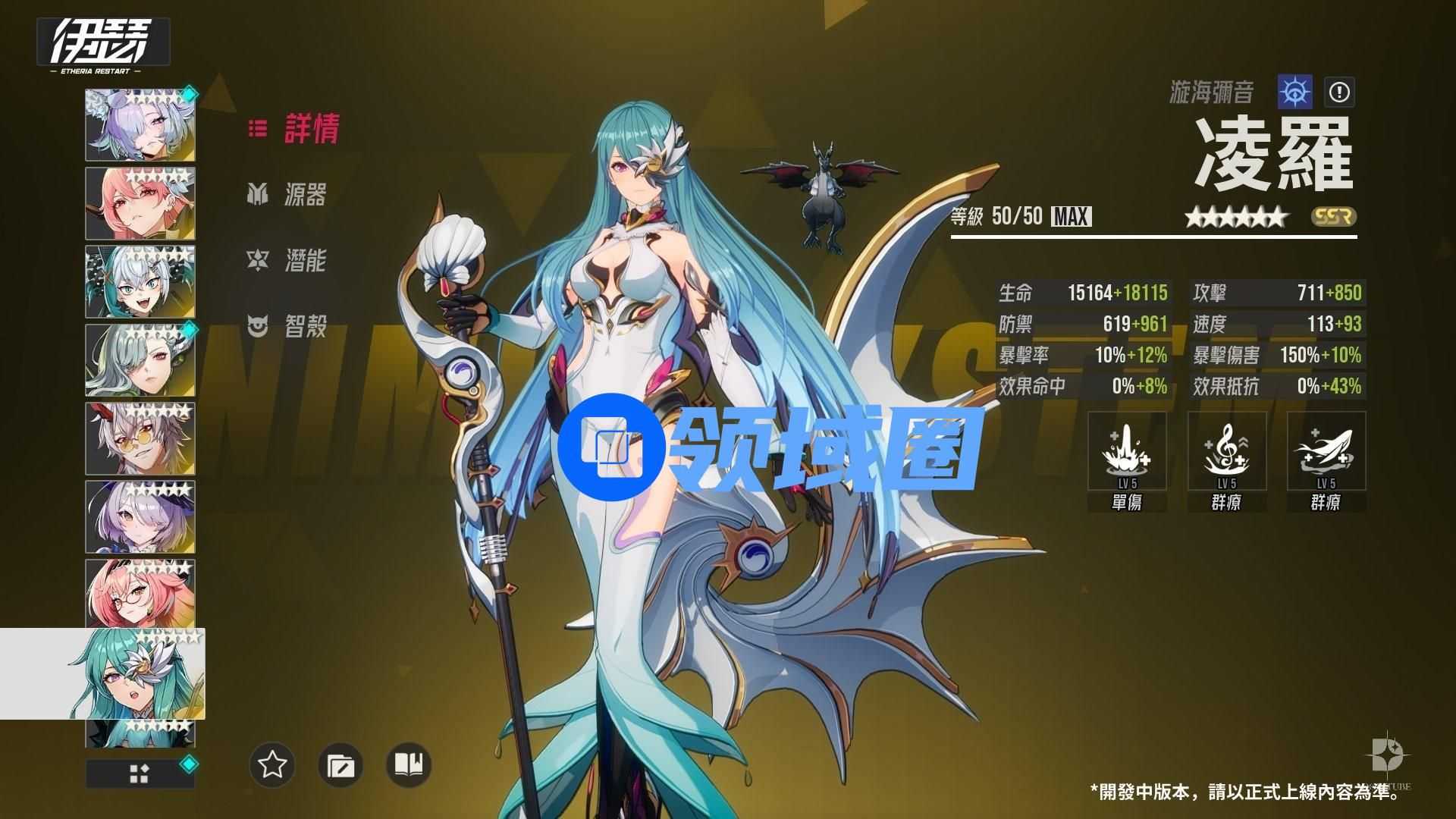Click the blue eye attribute icon
The height and width of the screenshot is (819, 1456).
pyautogui.click(x=1294, y=93)
